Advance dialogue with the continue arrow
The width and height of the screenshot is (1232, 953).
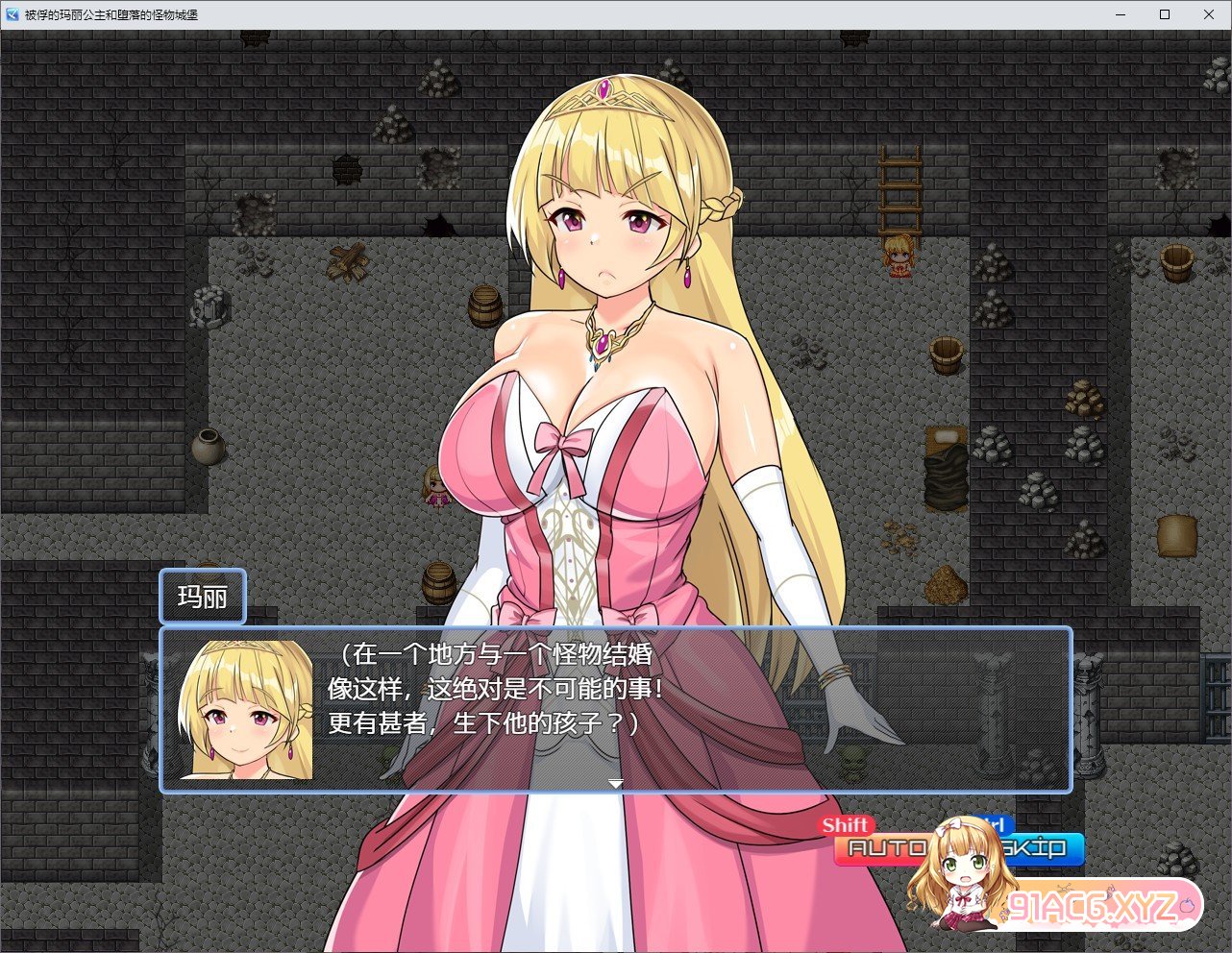[x=615, y=784]
